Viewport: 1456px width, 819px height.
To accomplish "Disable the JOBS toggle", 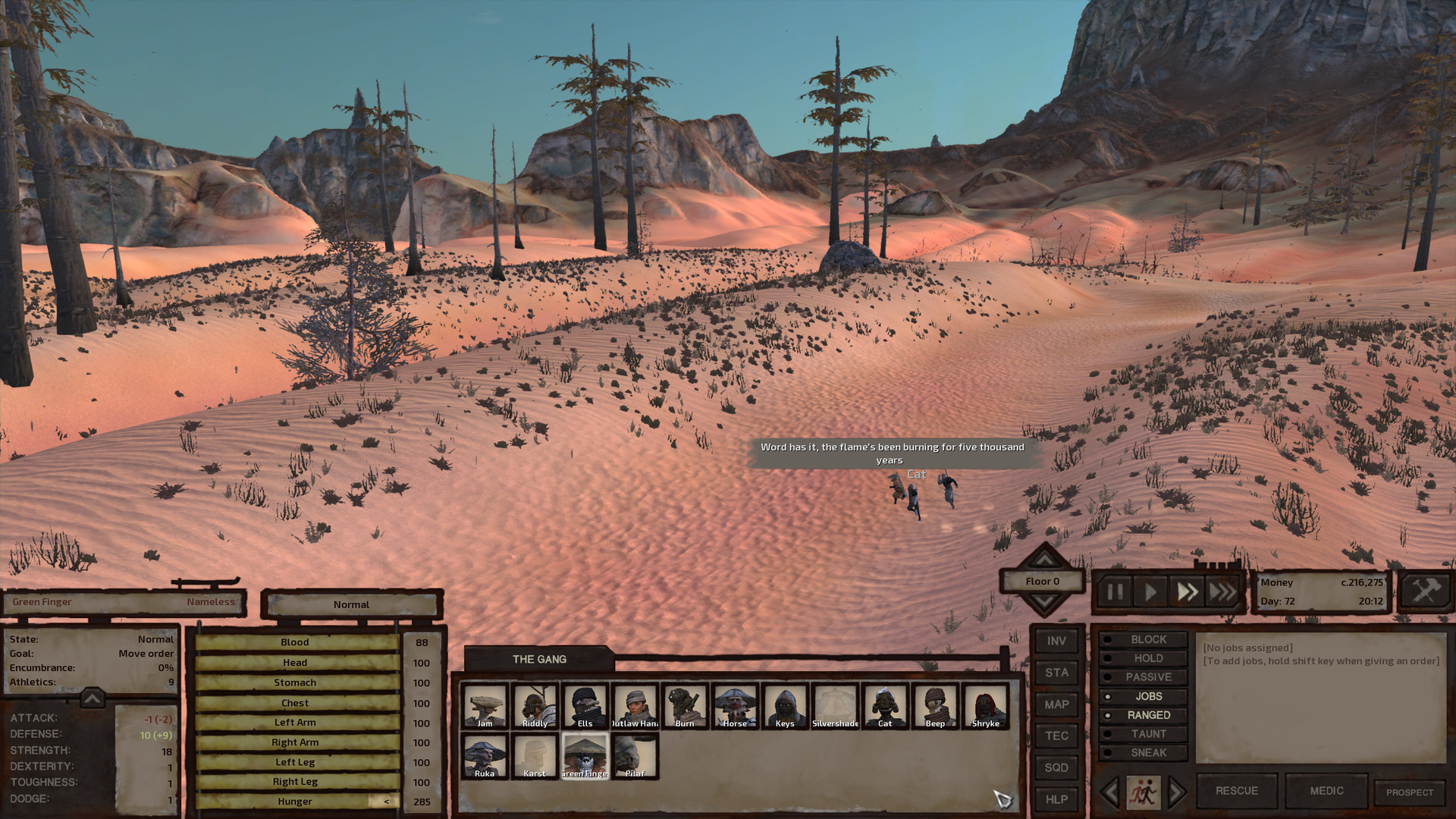I will (x=1143, y=695).
